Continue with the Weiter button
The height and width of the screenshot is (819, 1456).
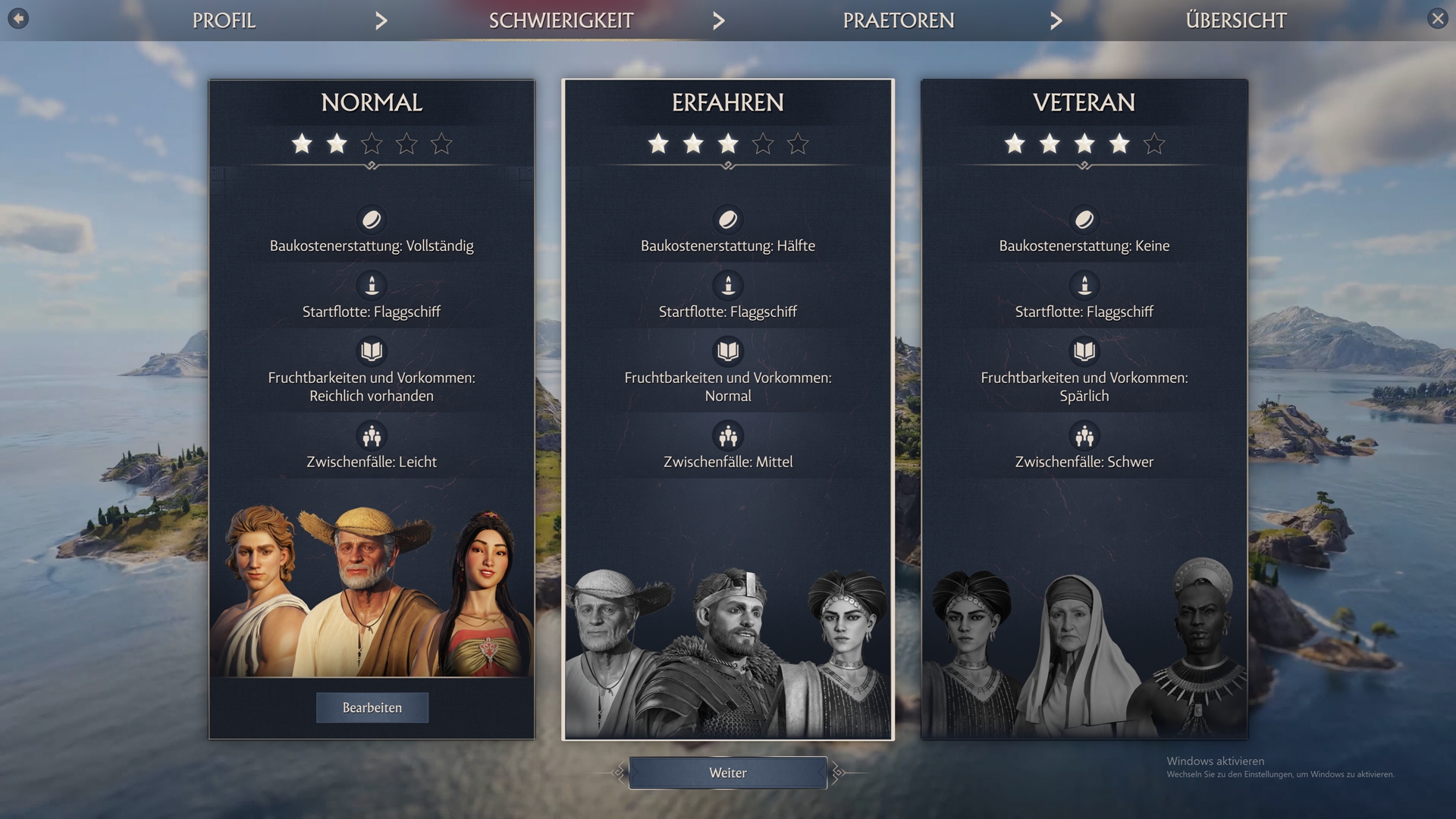[x=728, y=773]
